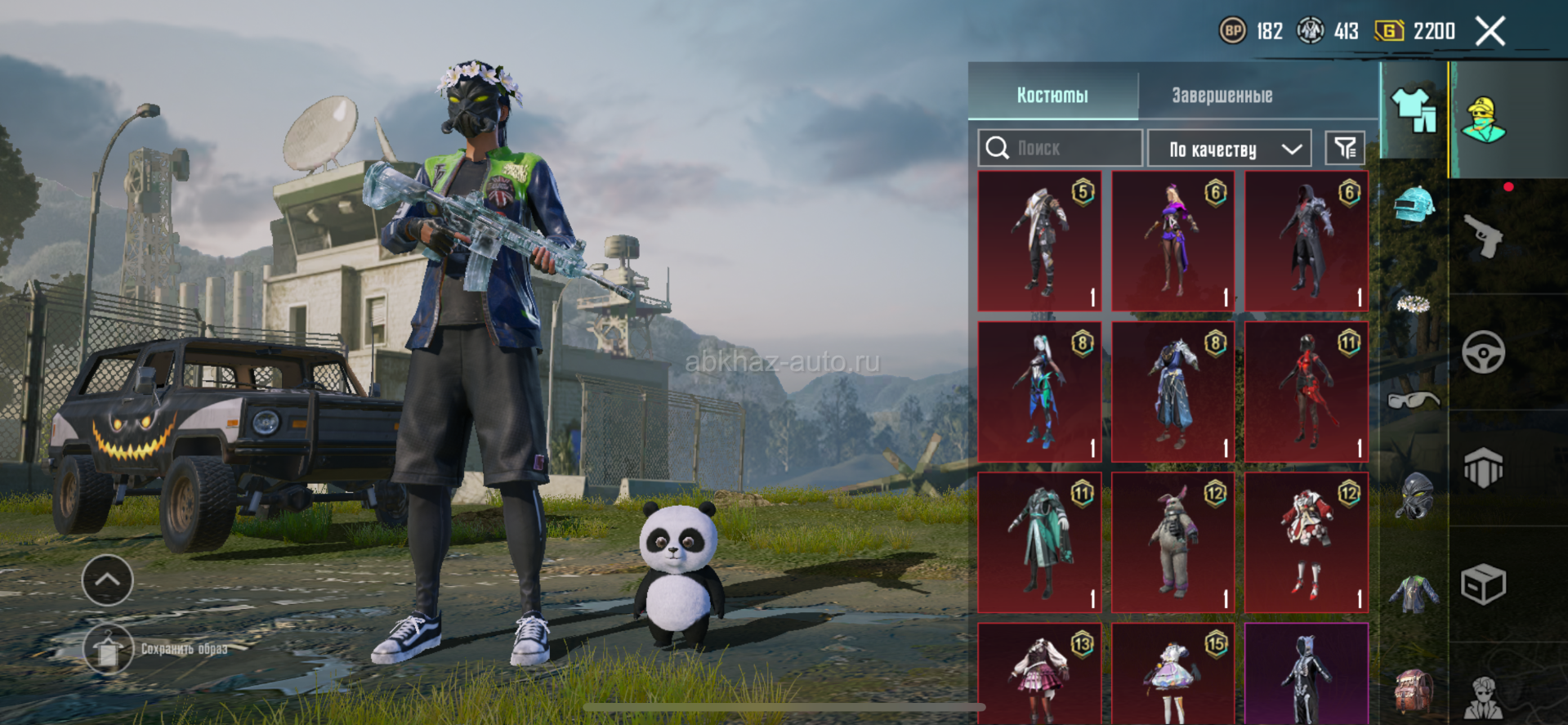This screenshot has height=725, width=1568.
Task: Open the pistol weapon skins category
Action: tap(1484, 237)
